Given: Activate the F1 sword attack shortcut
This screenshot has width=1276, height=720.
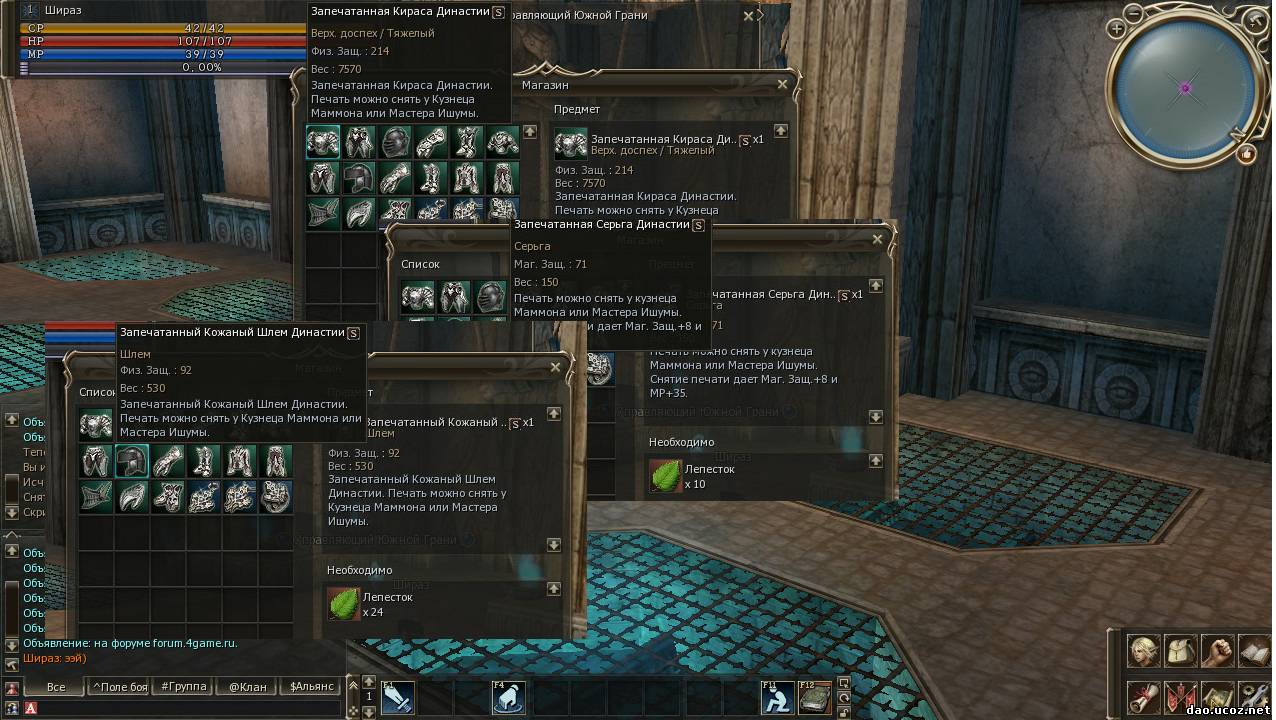Looking at the screenshot, I should pos(397,697).
